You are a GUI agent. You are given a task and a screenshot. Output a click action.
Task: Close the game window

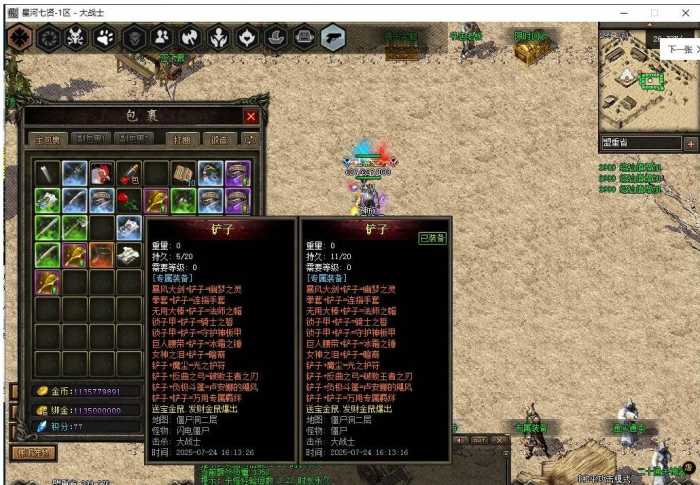tap(684, 11)
